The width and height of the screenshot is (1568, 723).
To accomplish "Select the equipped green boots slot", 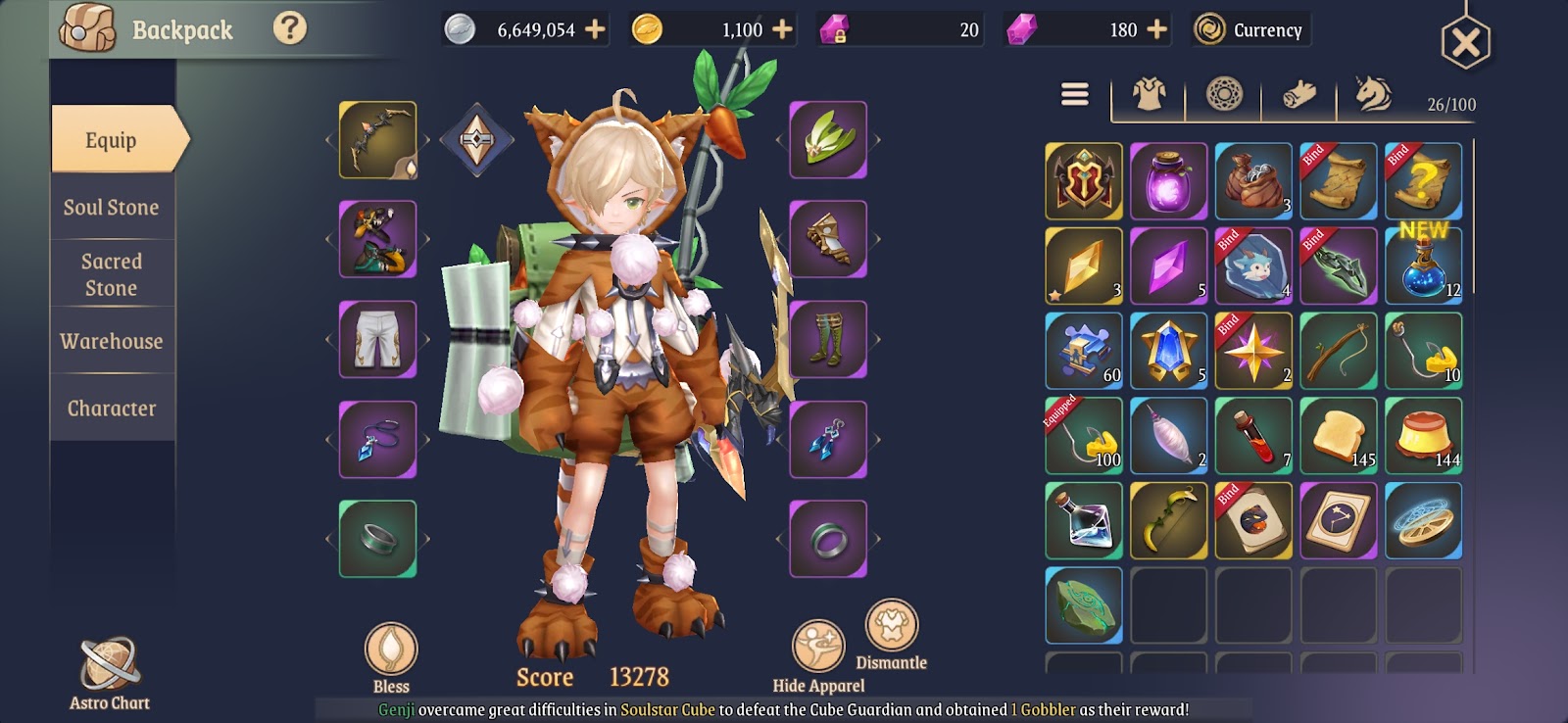I will [828, 339].
